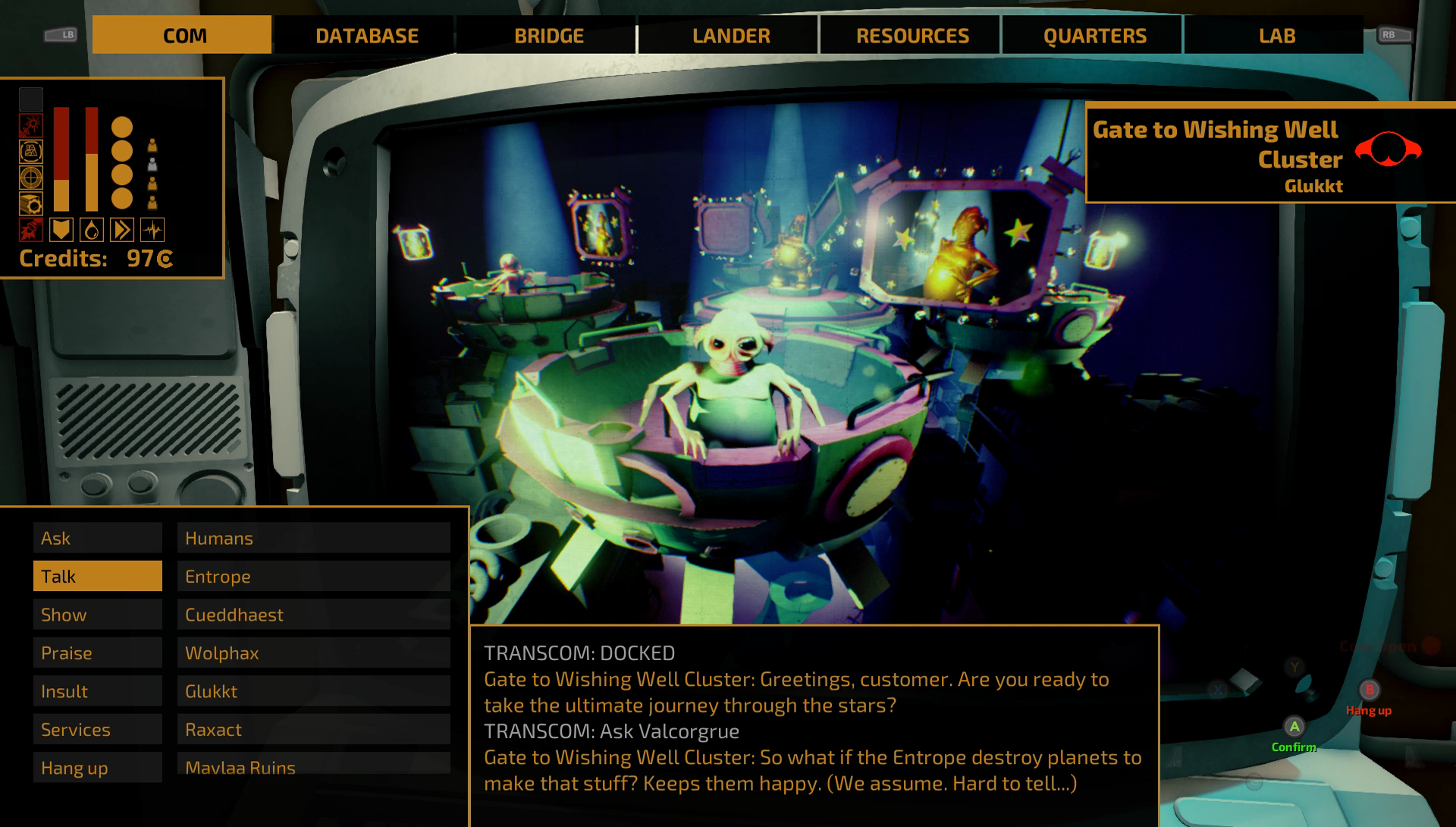Open the Services option
Screen dimensions: 1456x827
click(x=98, y=730)
